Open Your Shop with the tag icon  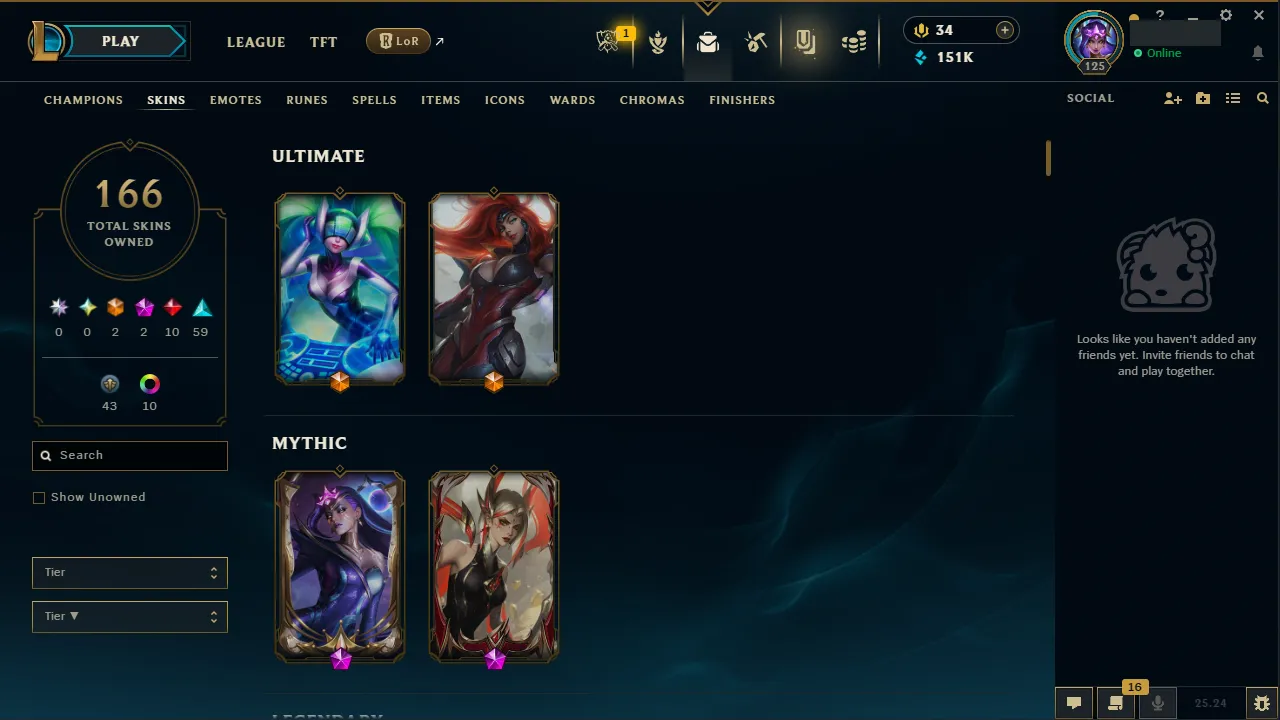(x=806, y=41)
